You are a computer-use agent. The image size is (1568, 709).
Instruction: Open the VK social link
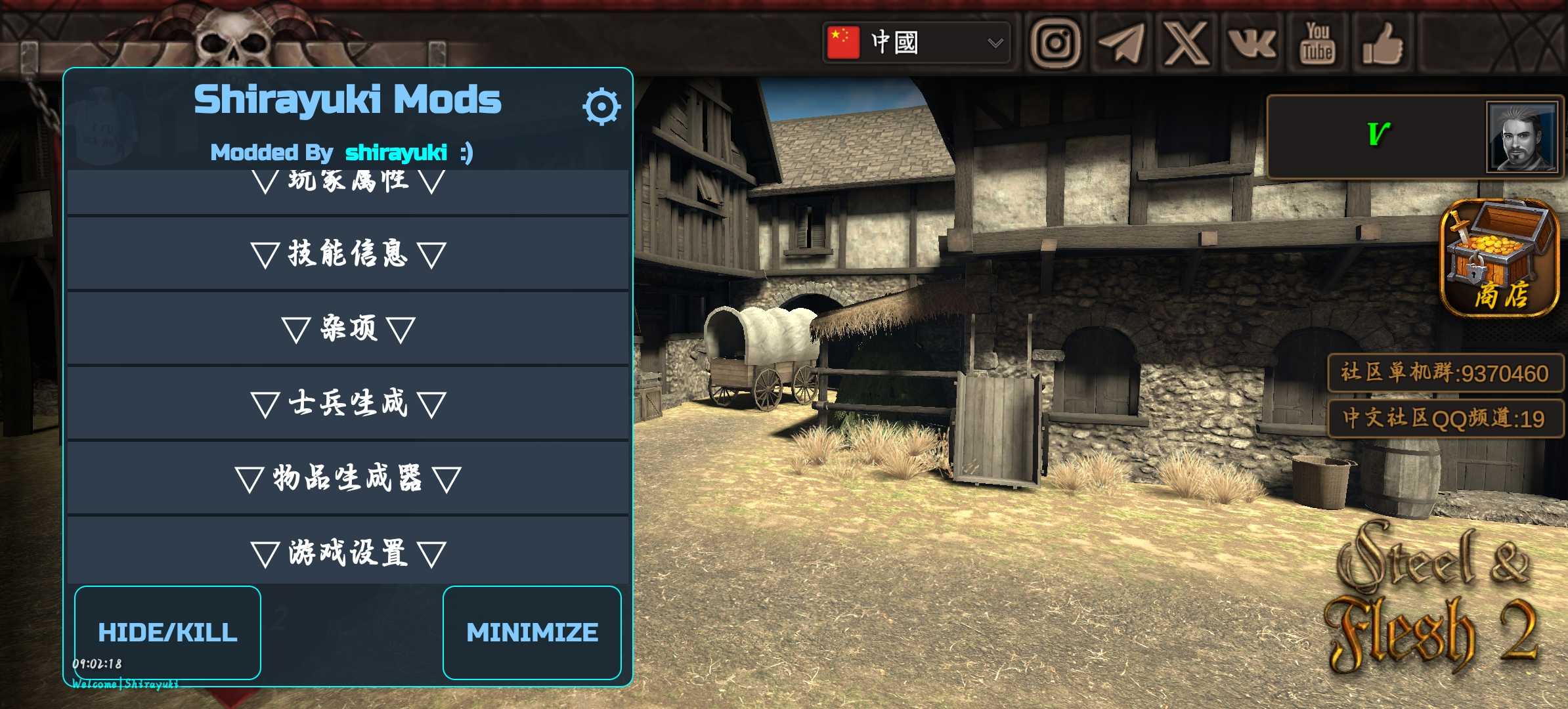1252,43
